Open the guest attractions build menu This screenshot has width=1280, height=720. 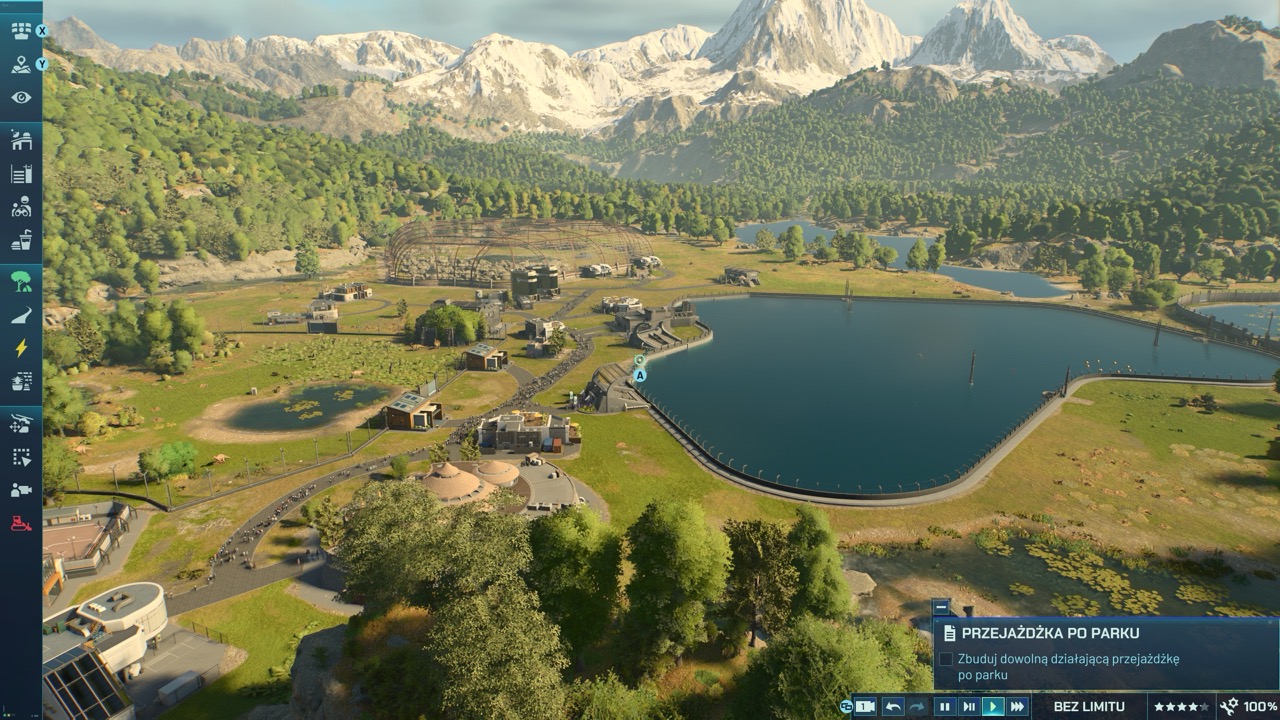pyautogui.click(x=21, y=207)
